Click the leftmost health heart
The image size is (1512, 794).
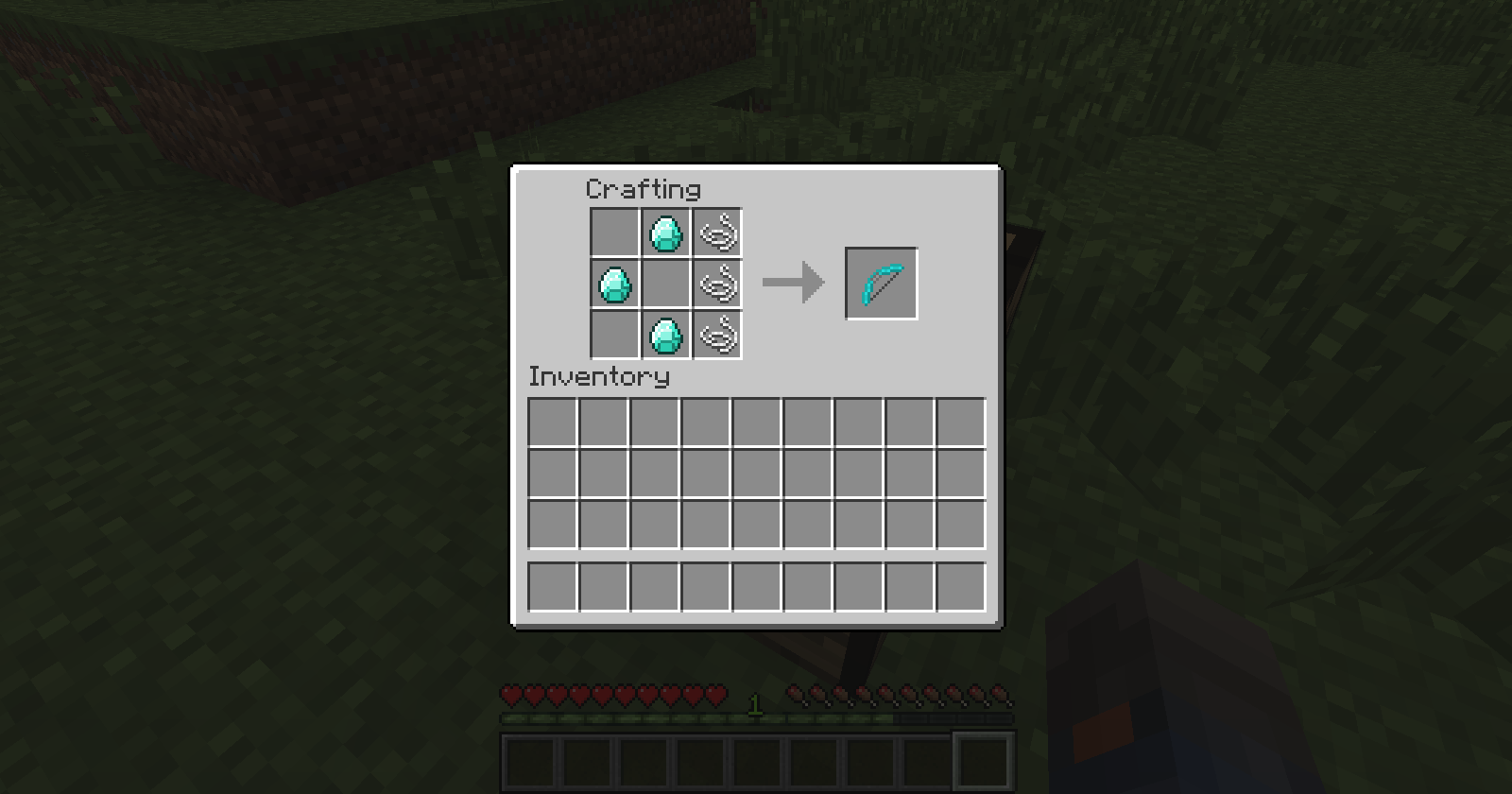pos(509,696)
